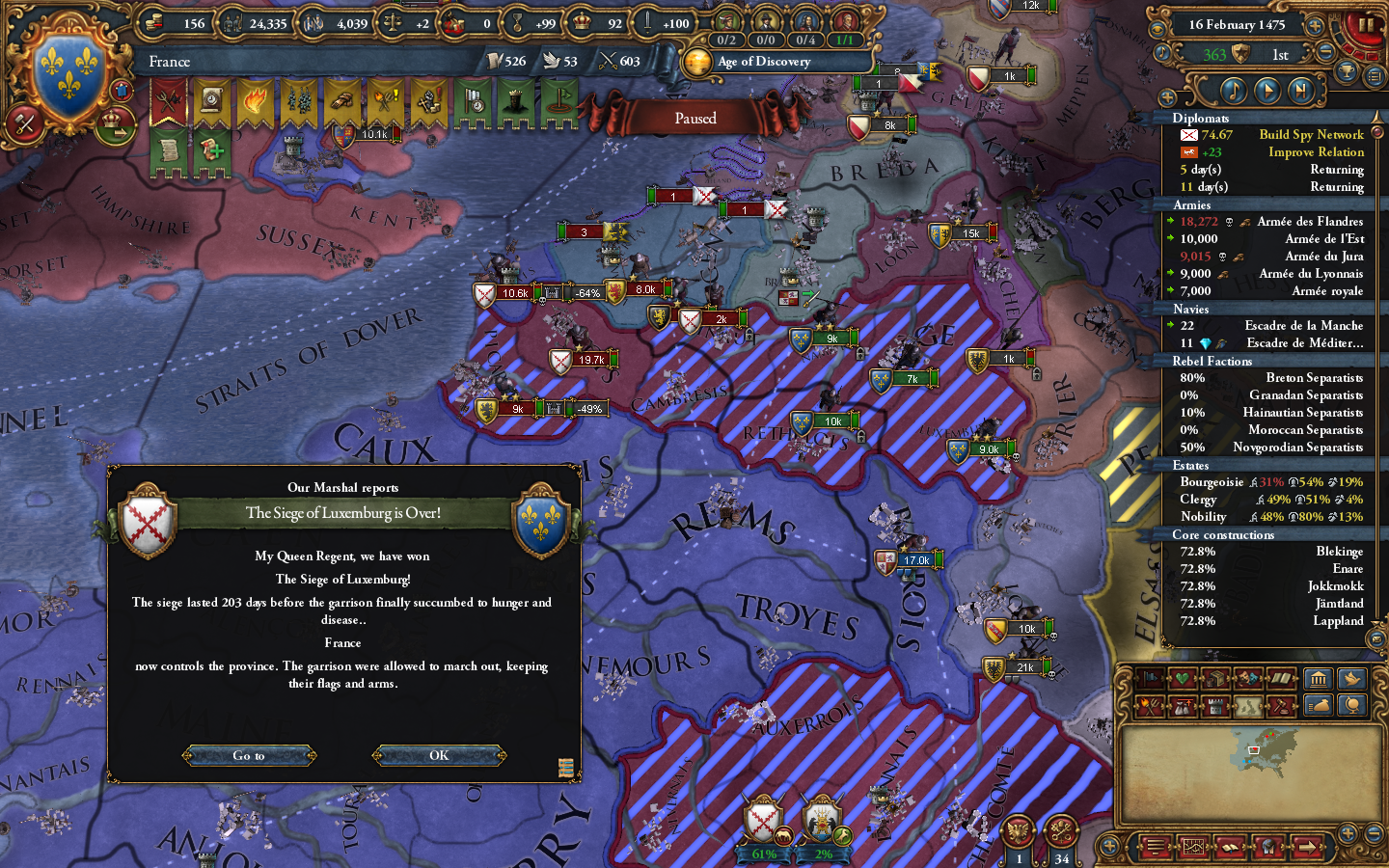Screen dimensions: 1389x868
Task: Select the religious mapmode dove icon
Action: (x=1350, y=679)
